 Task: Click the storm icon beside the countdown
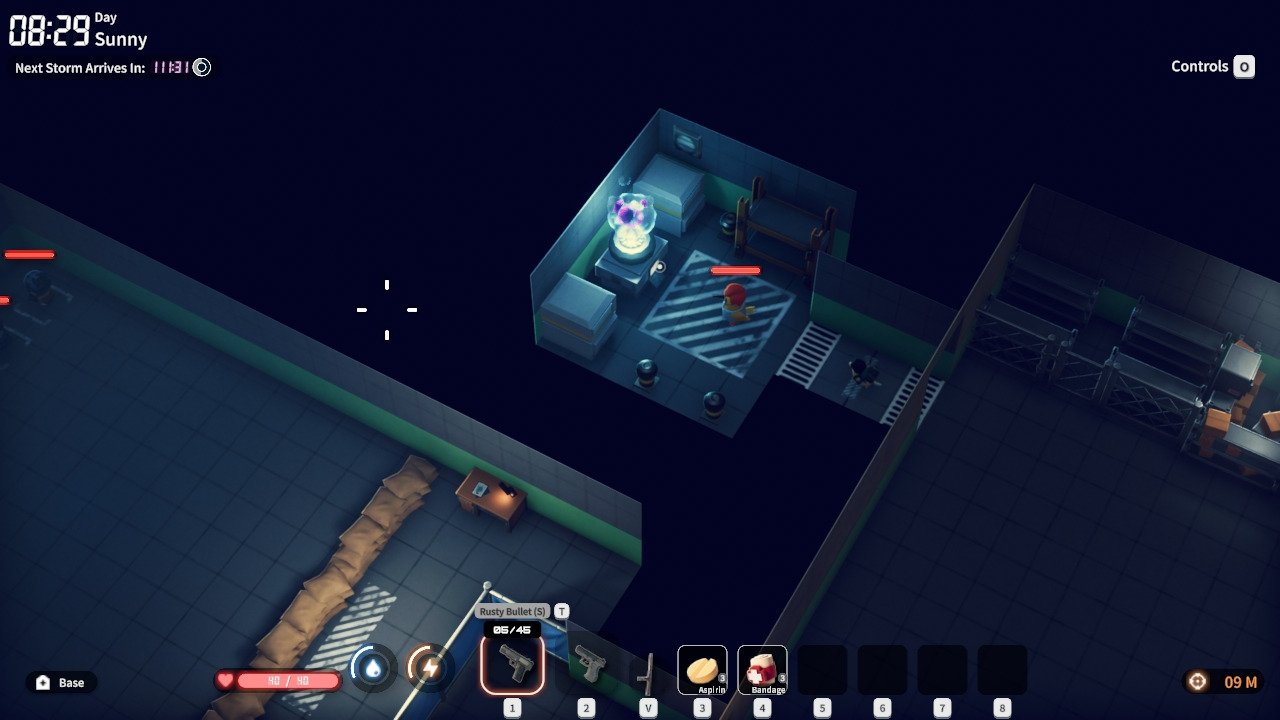202,68
